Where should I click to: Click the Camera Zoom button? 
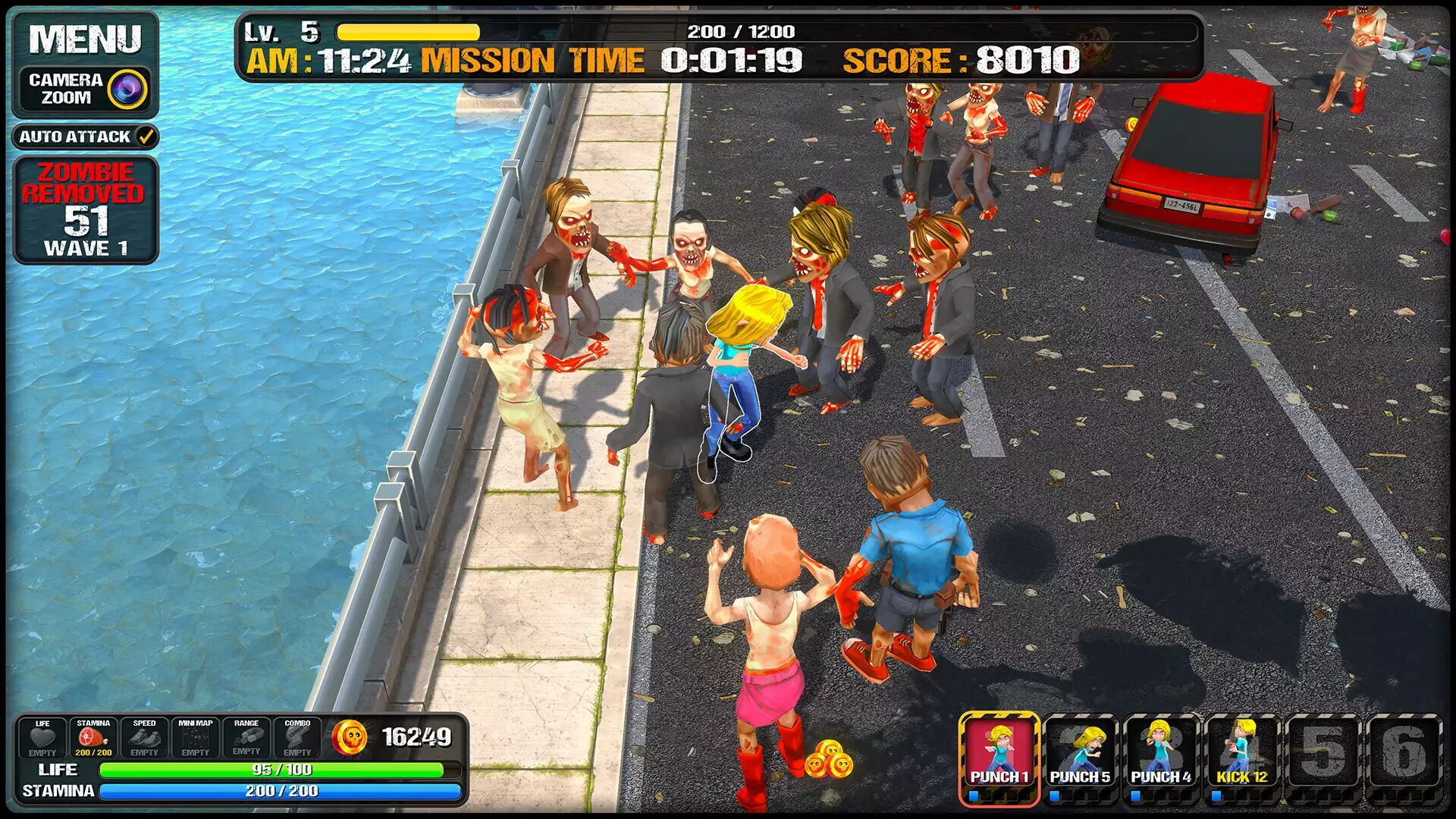(85, 89)
